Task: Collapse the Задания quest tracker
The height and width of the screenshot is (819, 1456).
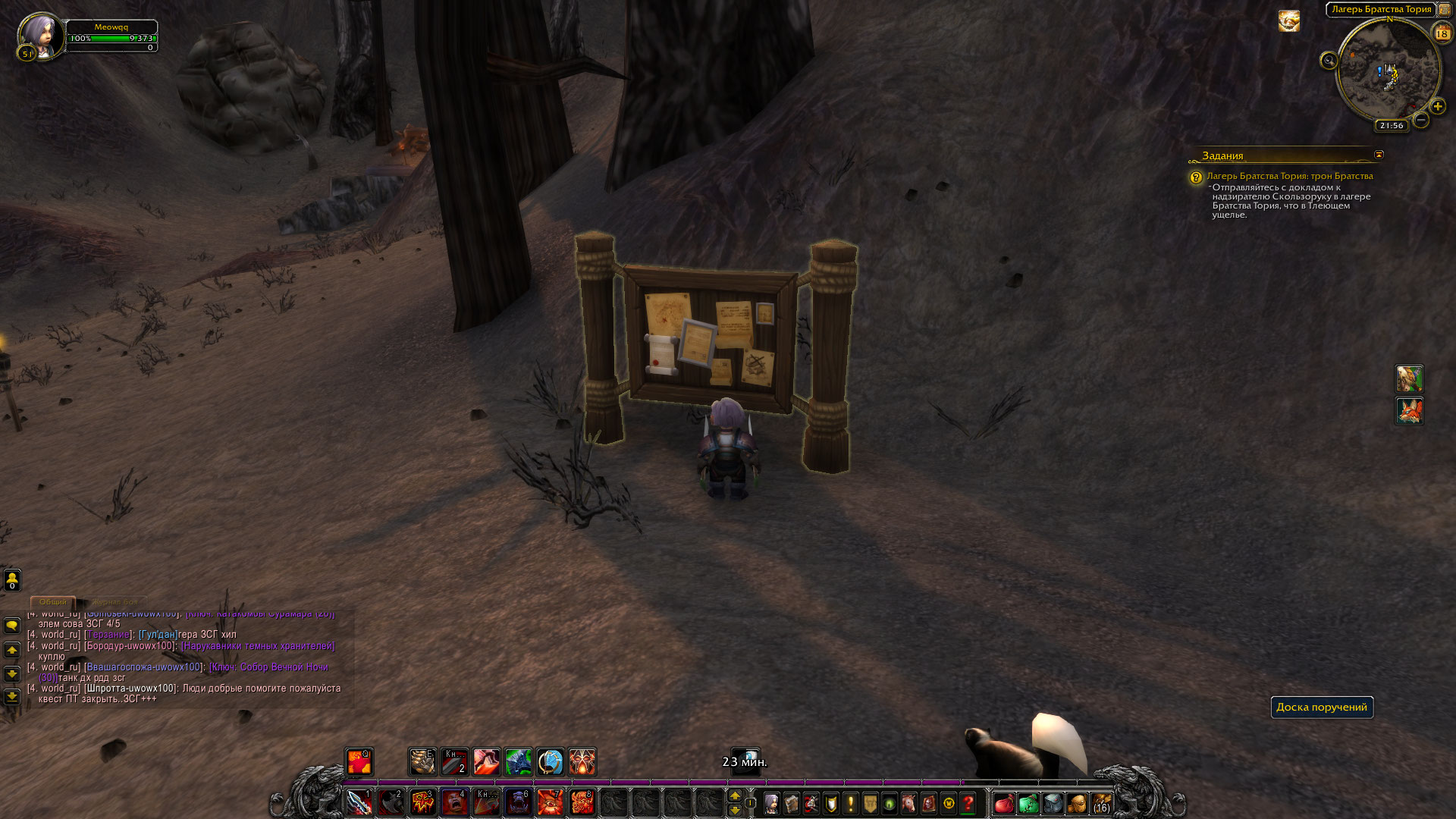Action: click(x=1379, y=155)
